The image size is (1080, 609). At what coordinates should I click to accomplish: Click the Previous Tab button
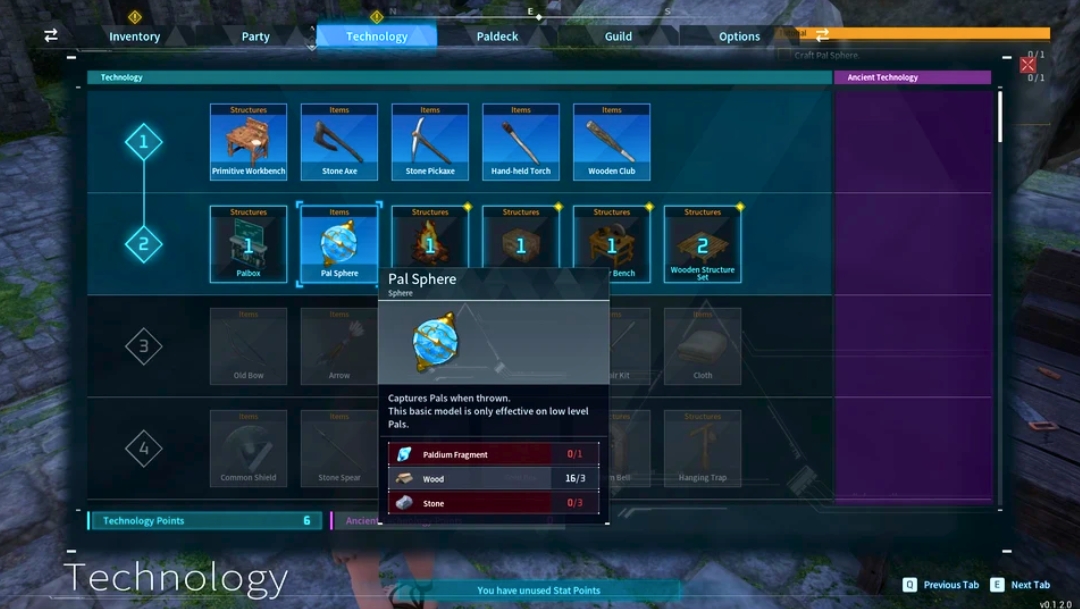click(942, 585)
